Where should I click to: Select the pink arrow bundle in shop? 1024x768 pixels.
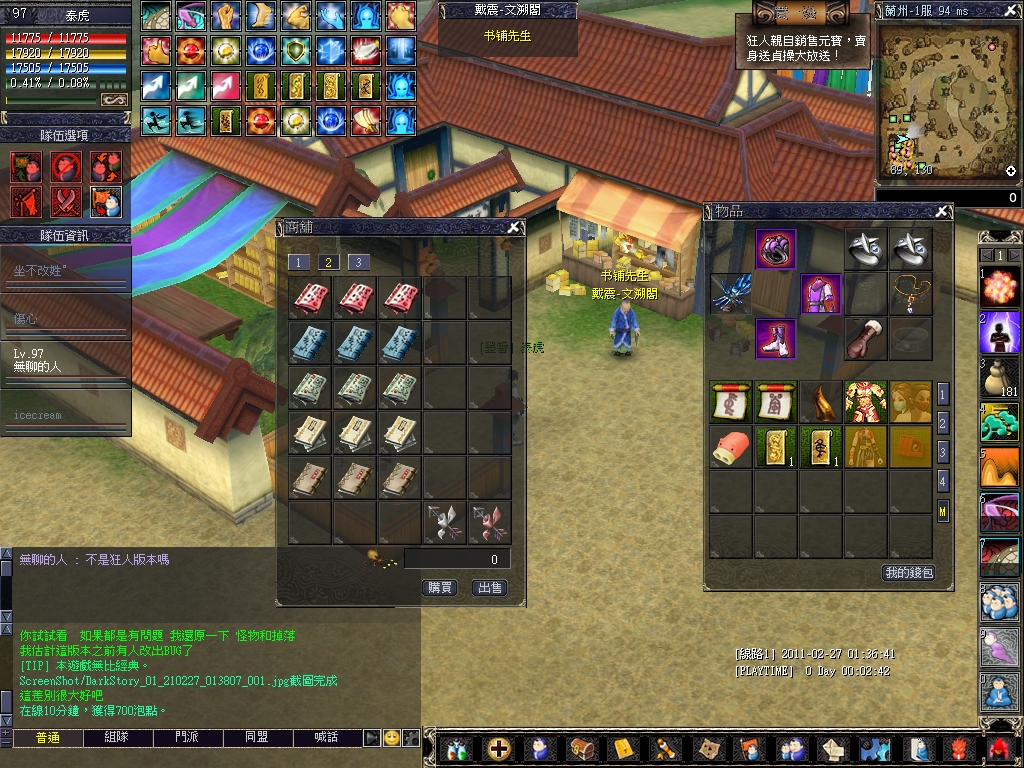490,523
